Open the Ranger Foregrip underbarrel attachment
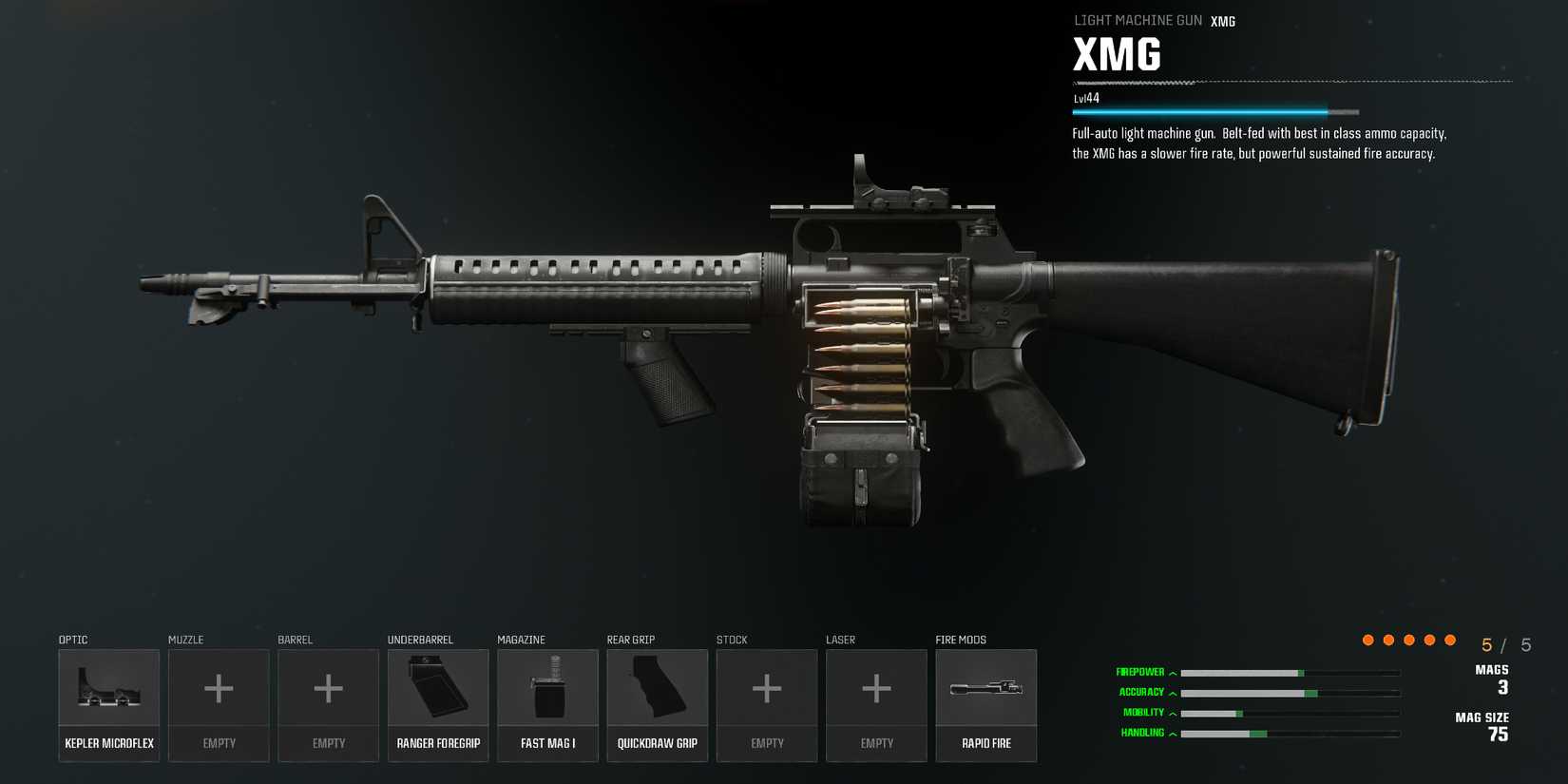The width and height of the screenshot is (1568, 784). click(438, 703)
